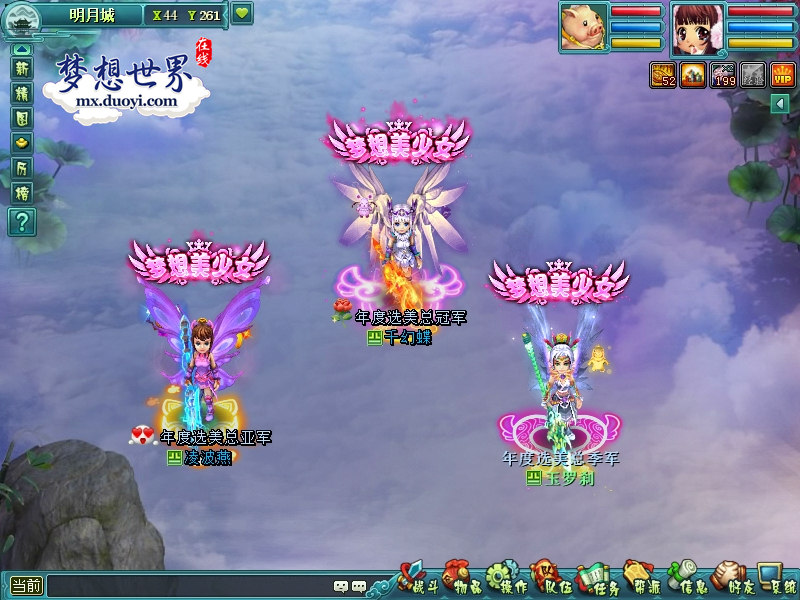Select the pig pet portrait

(x=582, y=26)
